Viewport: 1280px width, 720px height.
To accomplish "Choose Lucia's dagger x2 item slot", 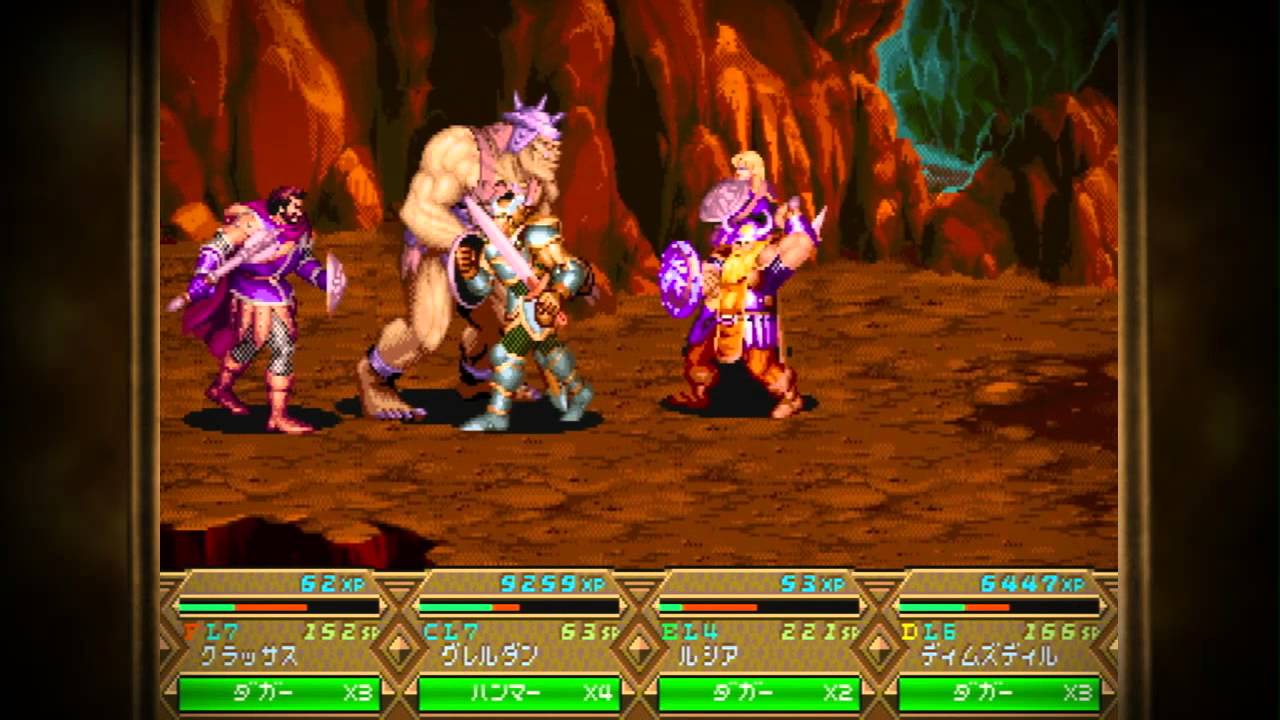I will click(759, 693).
